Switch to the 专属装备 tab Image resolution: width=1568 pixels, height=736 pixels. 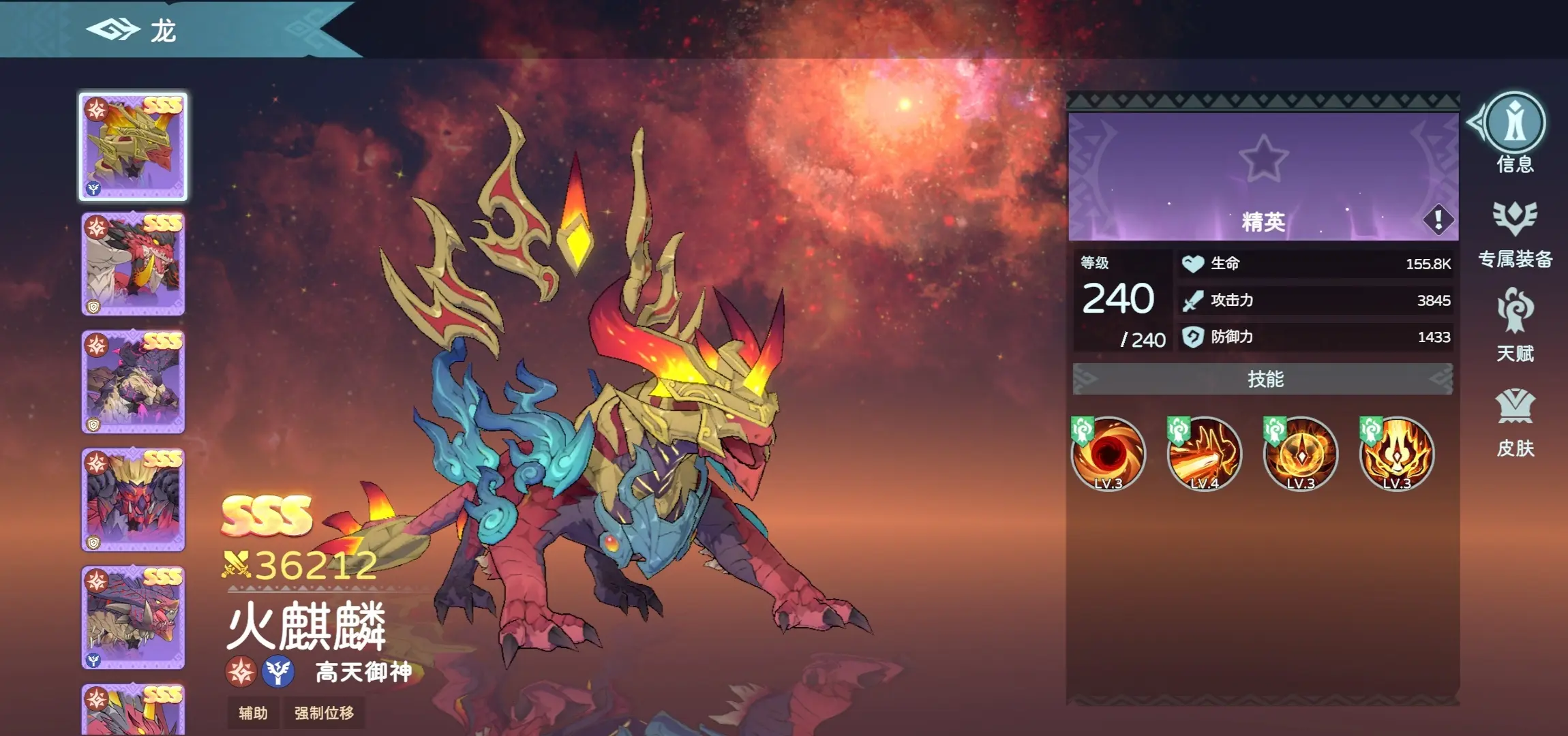click(1515, 219)
